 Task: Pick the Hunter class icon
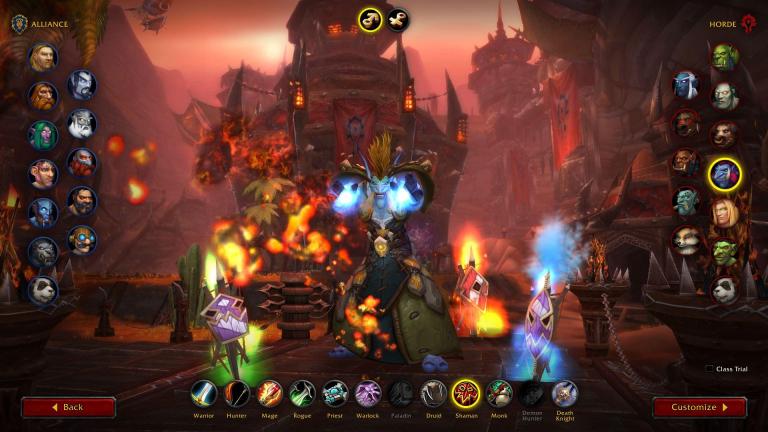click(237, 393)
